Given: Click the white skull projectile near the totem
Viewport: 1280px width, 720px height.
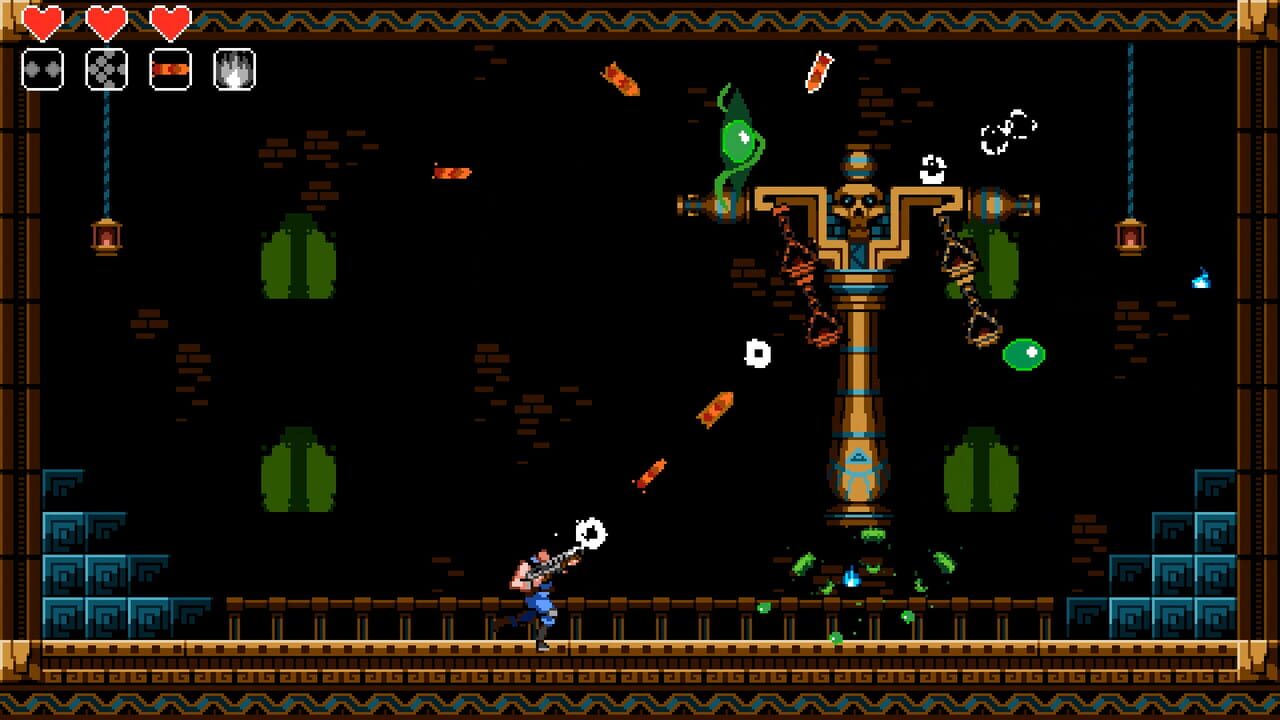Looking at the screenshot, I should coord(756,353).
